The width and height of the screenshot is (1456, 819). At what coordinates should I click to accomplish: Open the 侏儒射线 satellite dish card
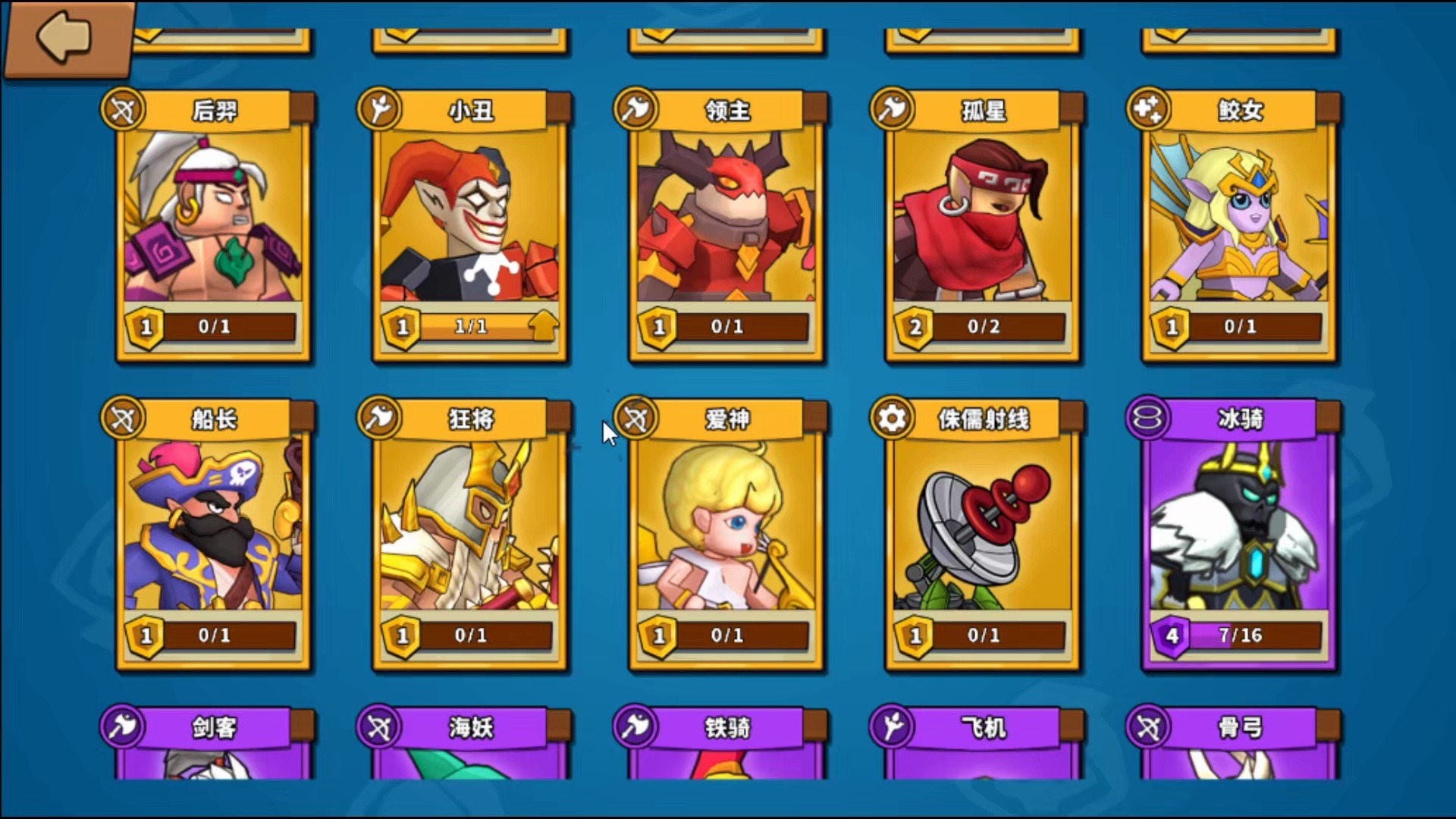tap(982, 535)
